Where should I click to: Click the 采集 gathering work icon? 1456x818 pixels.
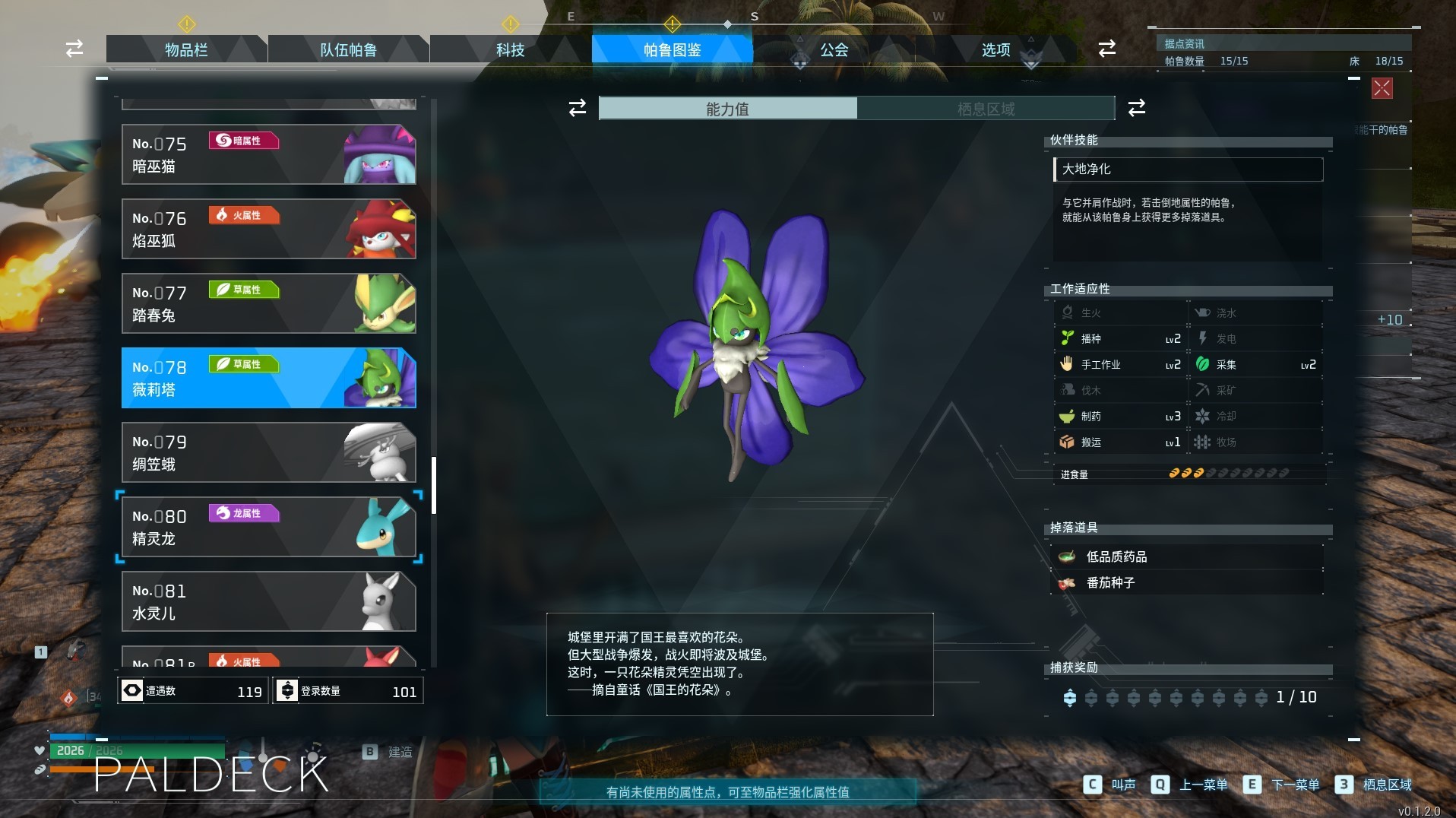click(1204, 364)
